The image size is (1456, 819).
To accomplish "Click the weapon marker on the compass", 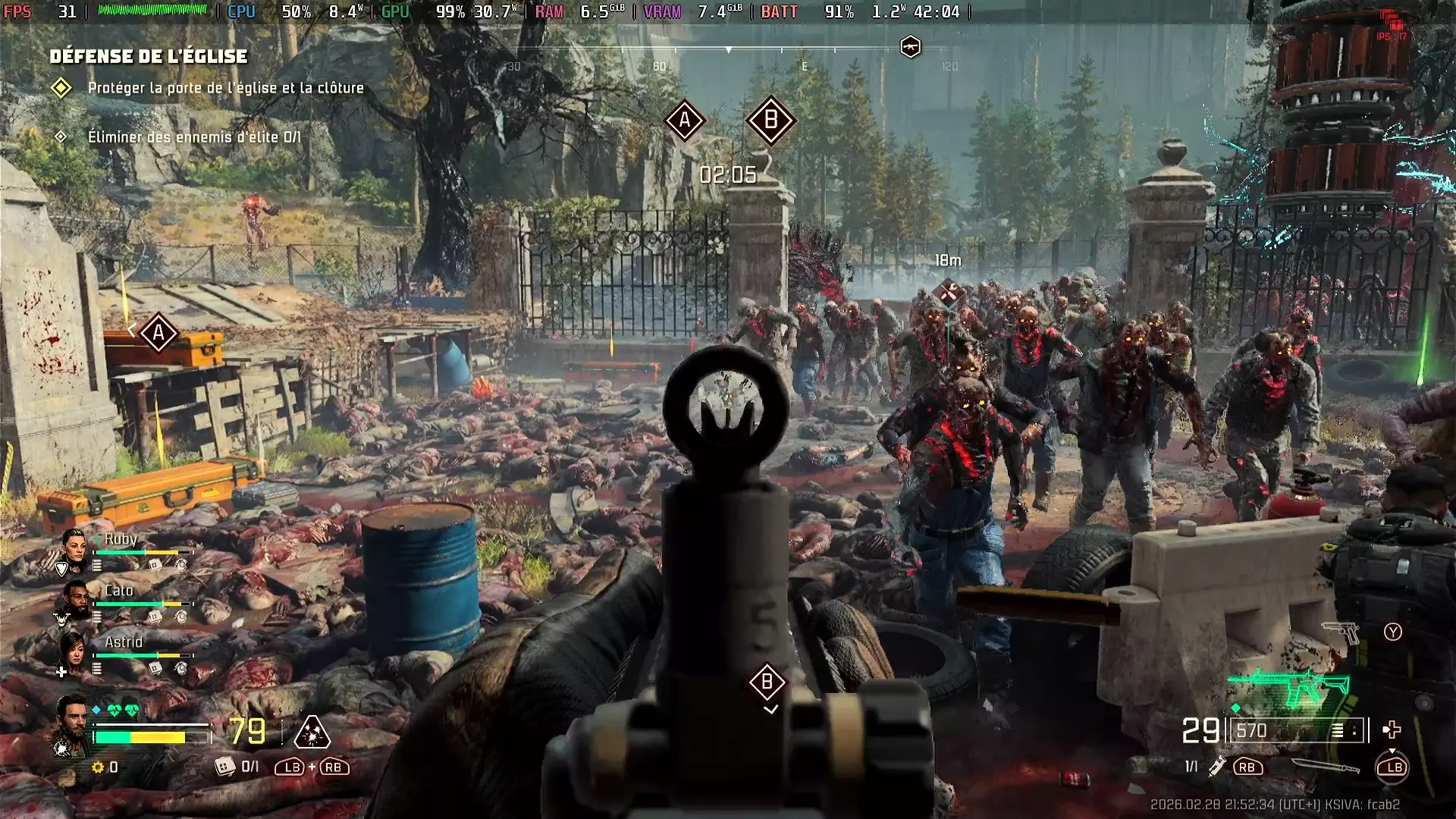I will click(910, 47).
